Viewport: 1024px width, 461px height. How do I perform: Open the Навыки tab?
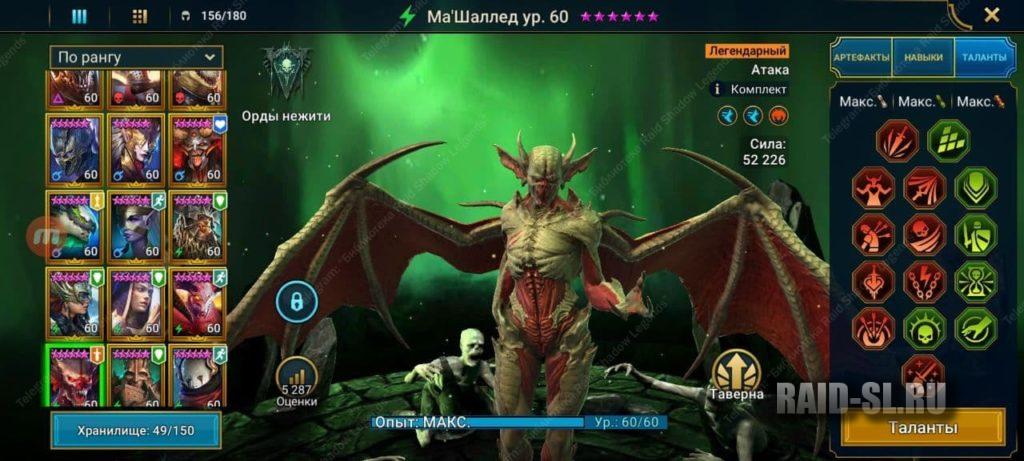point(923,57)
